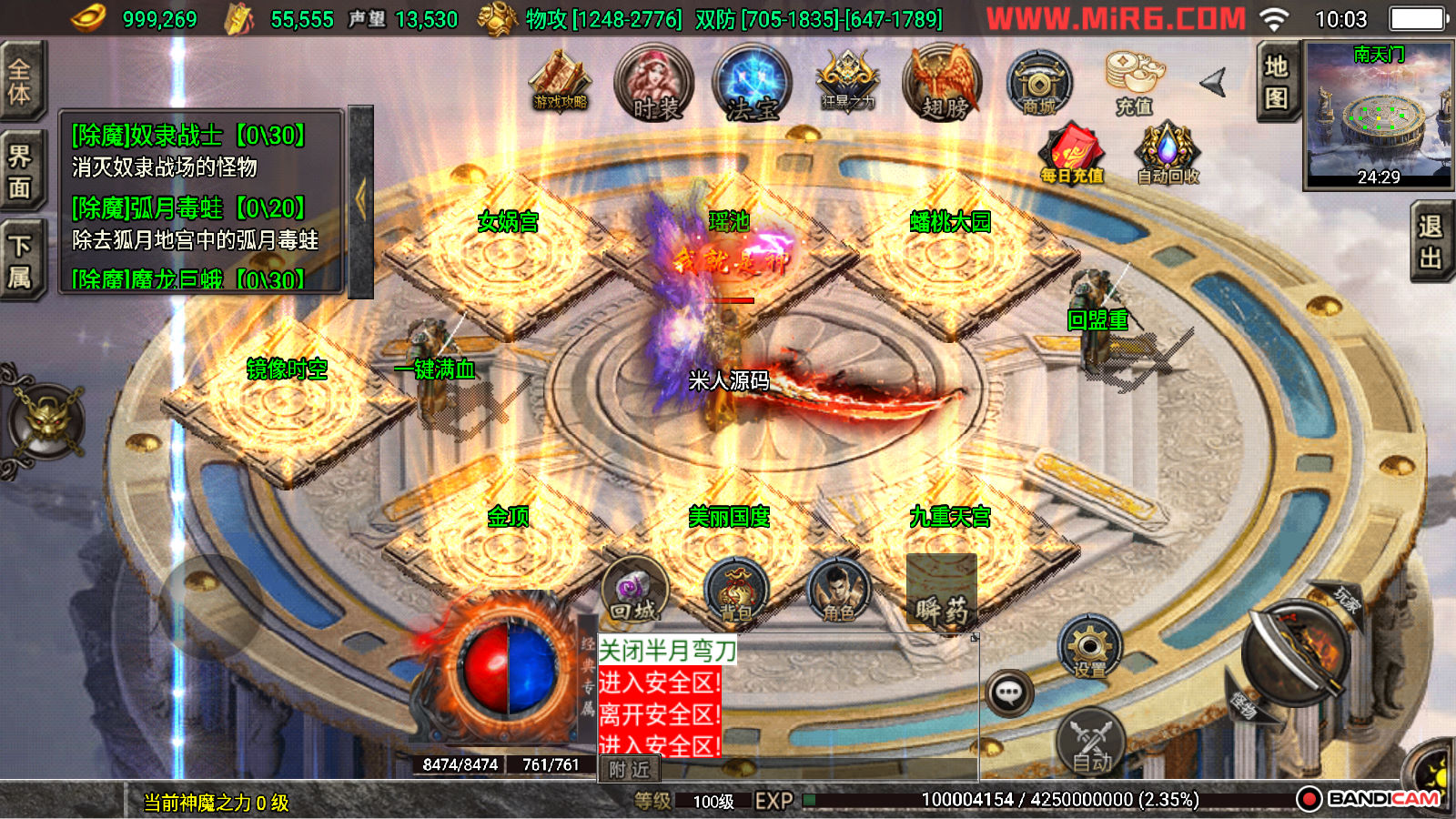
Task: Click the 南天门 minimap
Action: [x=1379, y=114]
